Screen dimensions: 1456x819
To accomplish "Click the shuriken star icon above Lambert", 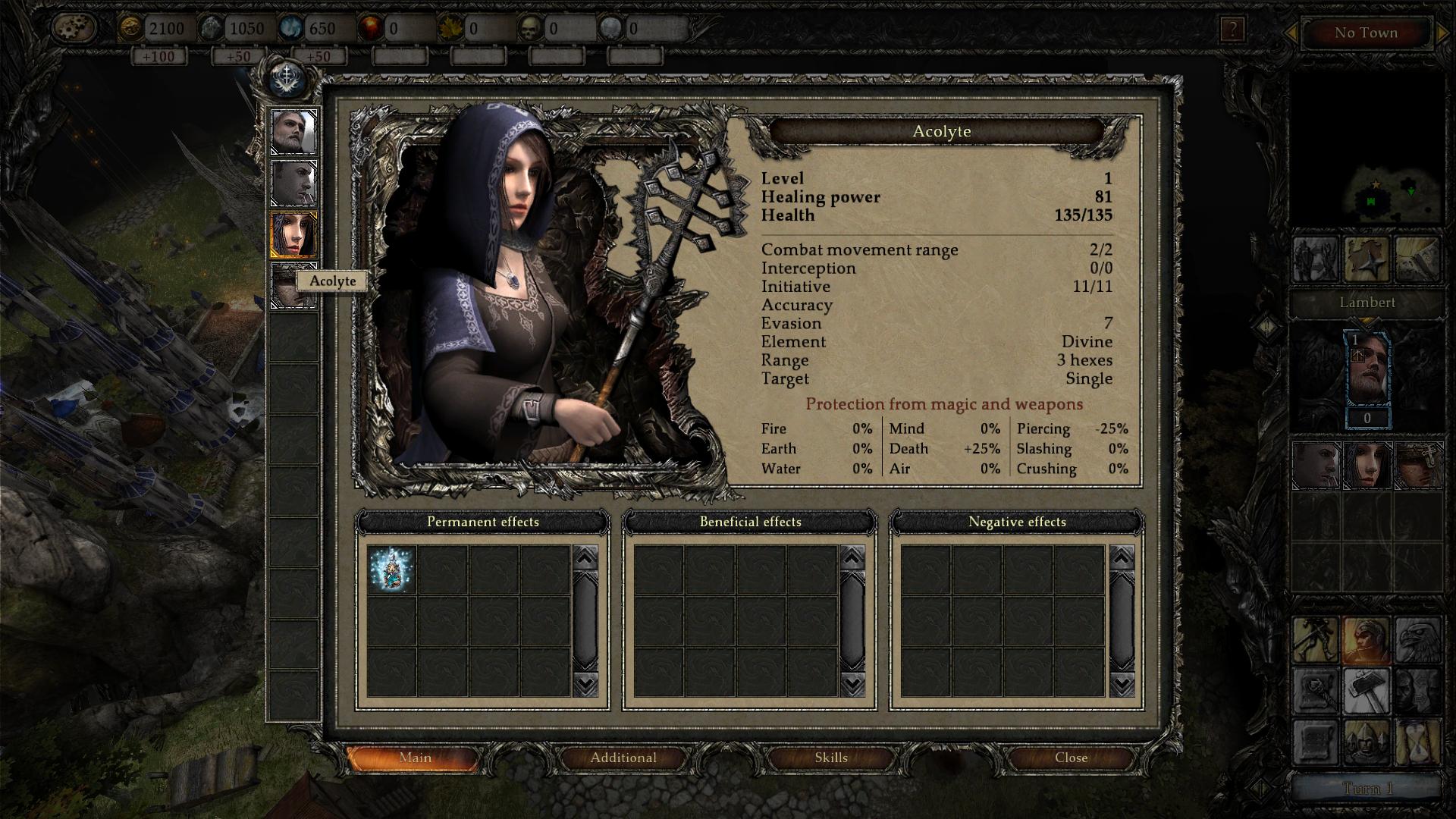I will pos(1367,259).
